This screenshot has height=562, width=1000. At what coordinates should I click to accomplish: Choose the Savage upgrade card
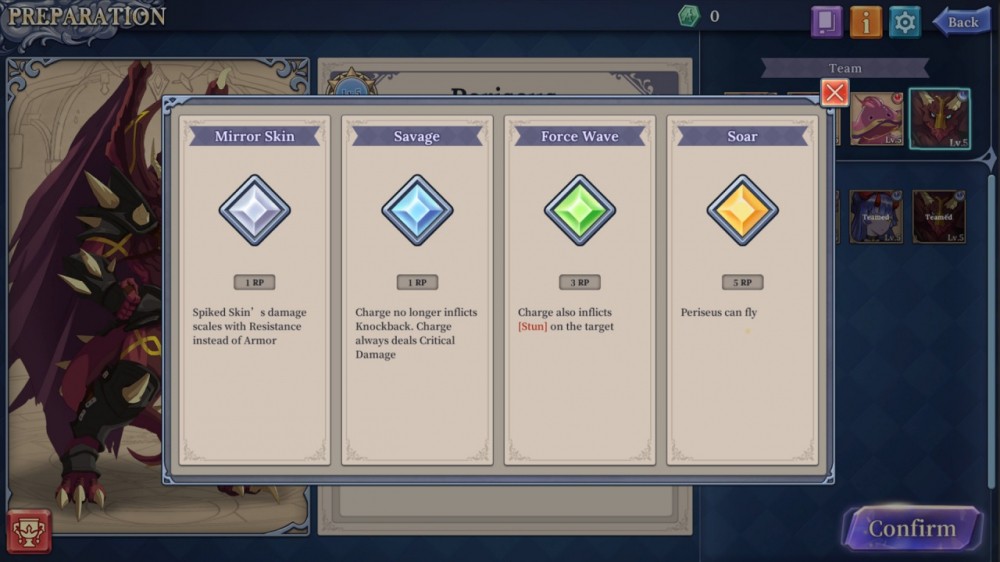(x=417, y=290)
